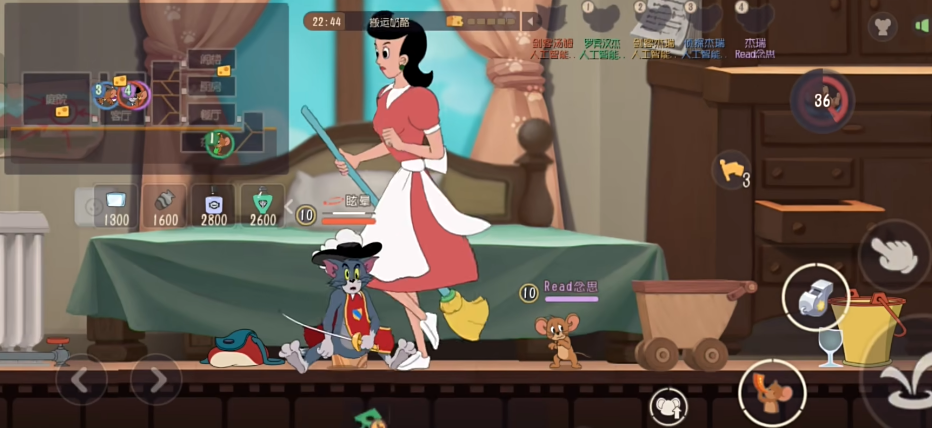Collapse the item shop bar arrow

click(x=290, y=207)
